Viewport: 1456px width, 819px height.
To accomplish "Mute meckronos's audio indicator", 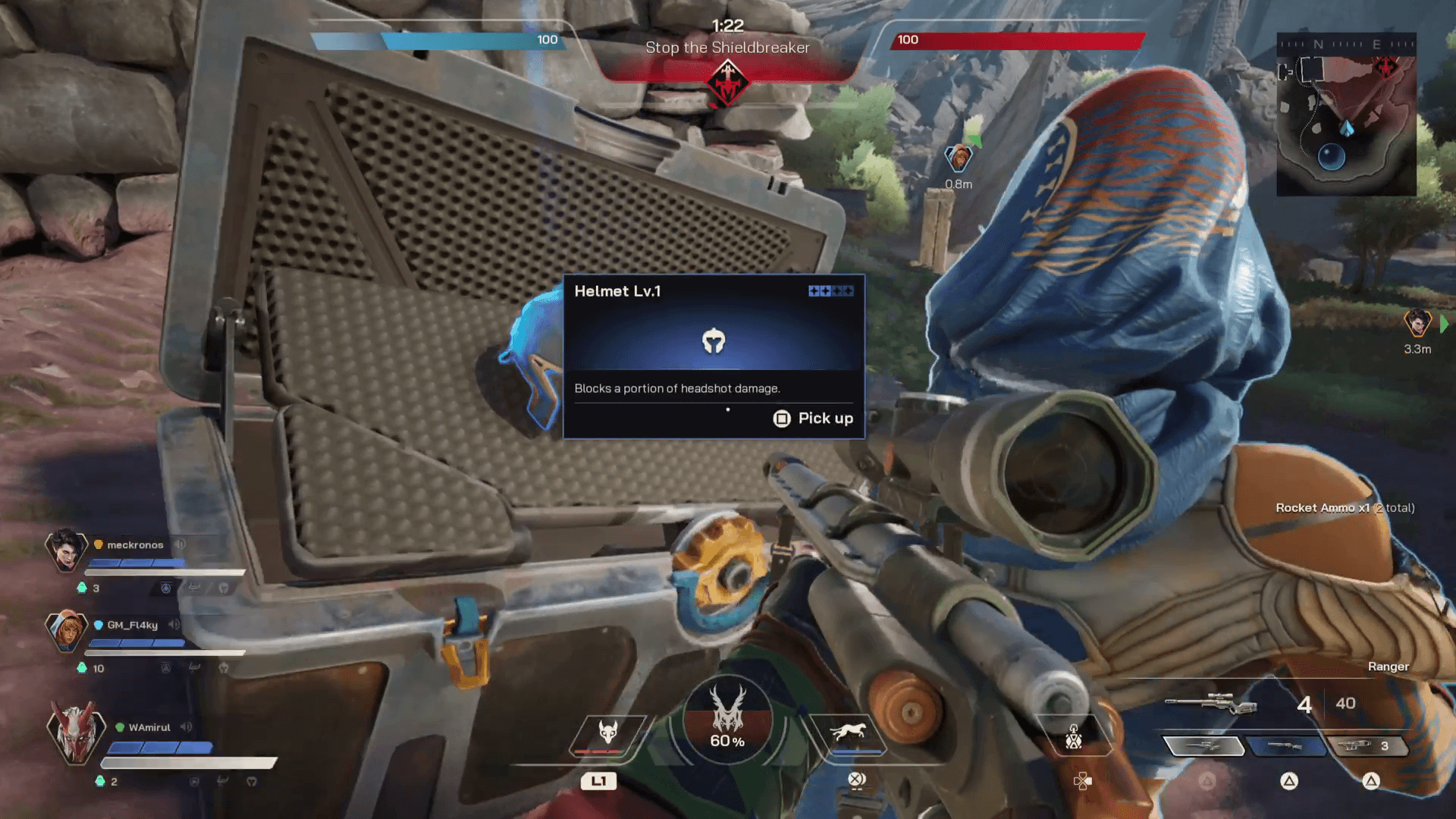I will pos(180,545).
